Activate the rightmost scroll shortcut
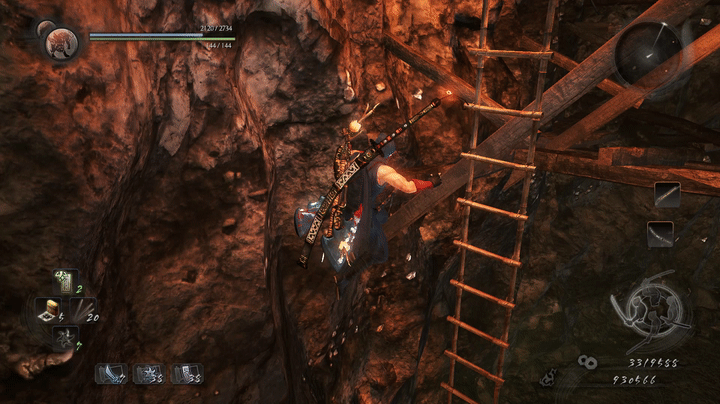Viewport: 720px width, 404px height. coord(185,374)
